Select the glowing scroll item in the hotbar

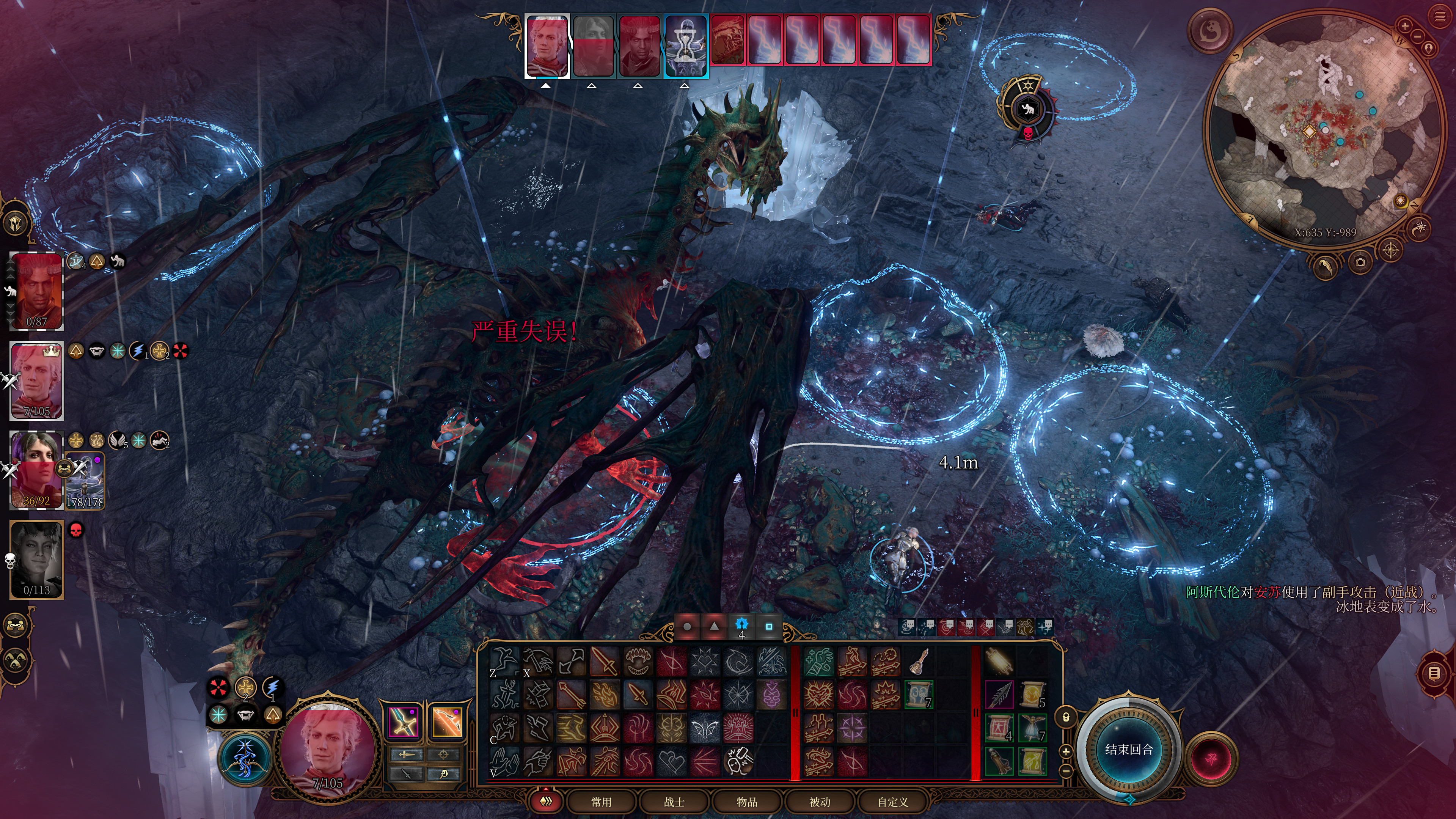(999, 661)
